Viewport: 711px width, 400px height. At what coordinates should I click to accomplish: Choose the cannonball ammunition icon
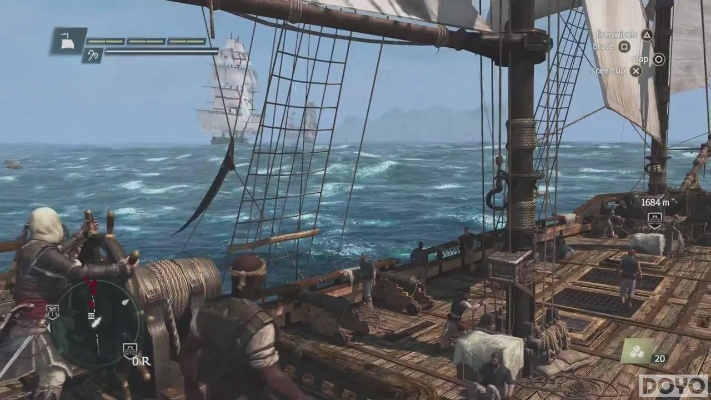[636, 351]
